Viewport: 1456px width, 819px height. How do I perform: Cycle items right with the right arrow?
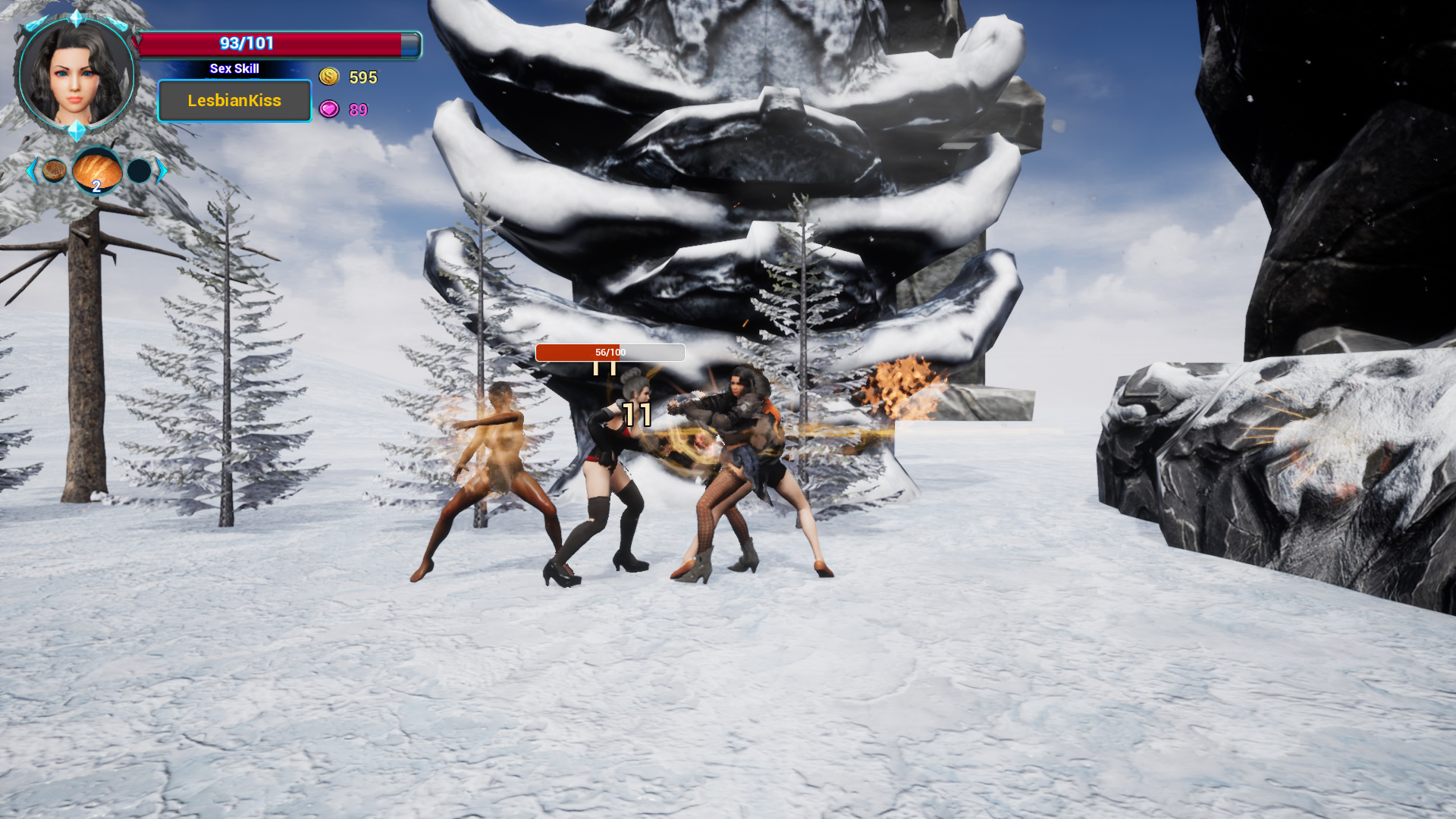pyautogui.click(x=161, y=171)
